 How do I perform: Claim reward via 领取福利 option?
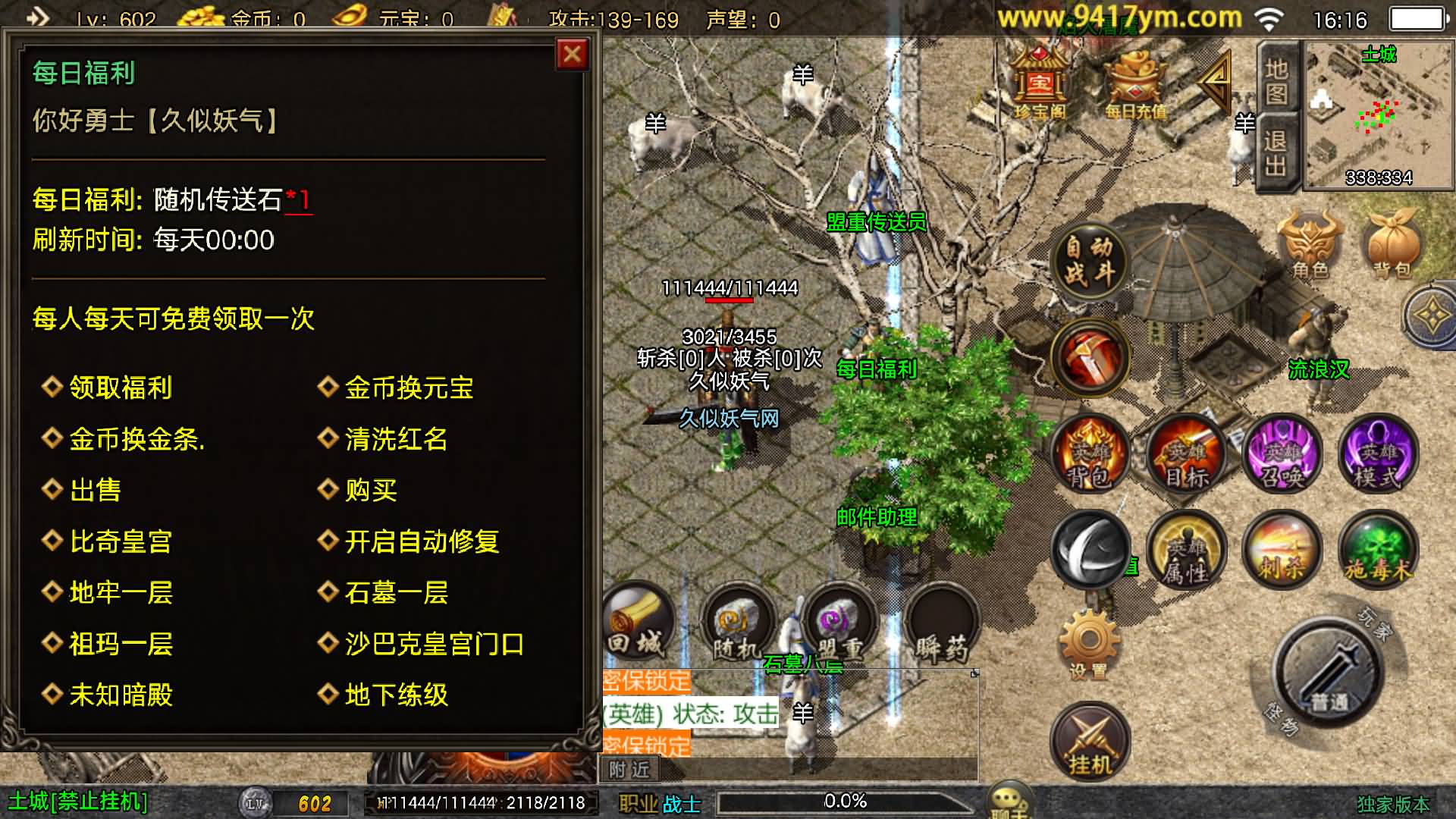pos(121,388)
